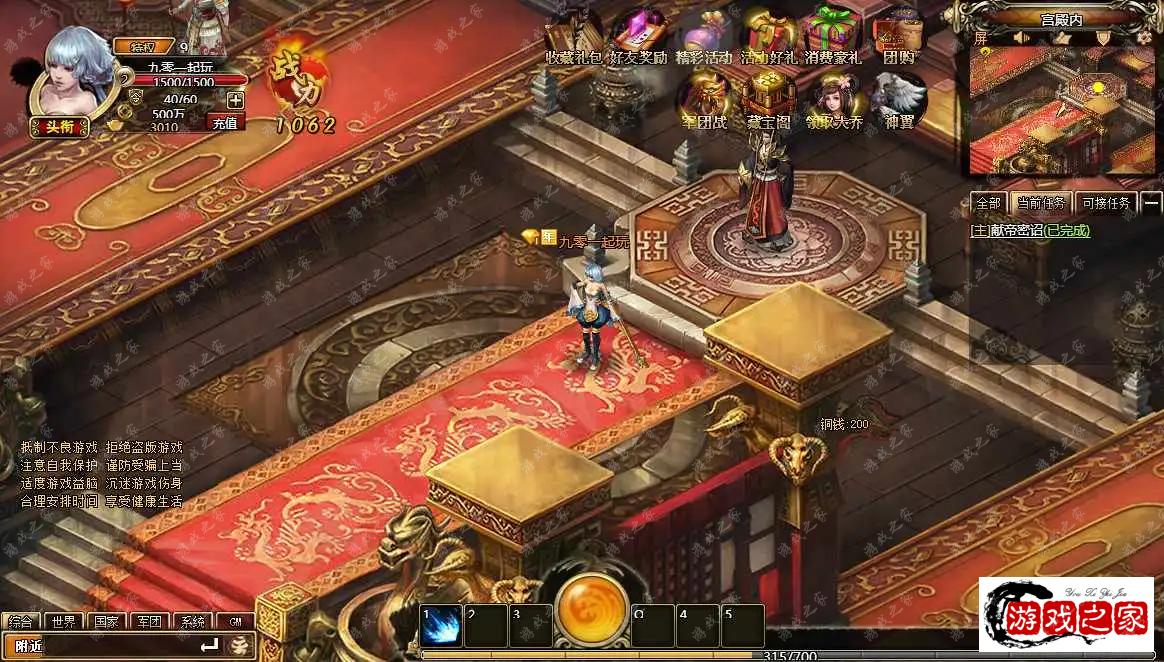This screenshot has width=1164, height=662.
Task: Switch to the 世界 chat tab
Action: 63,621
